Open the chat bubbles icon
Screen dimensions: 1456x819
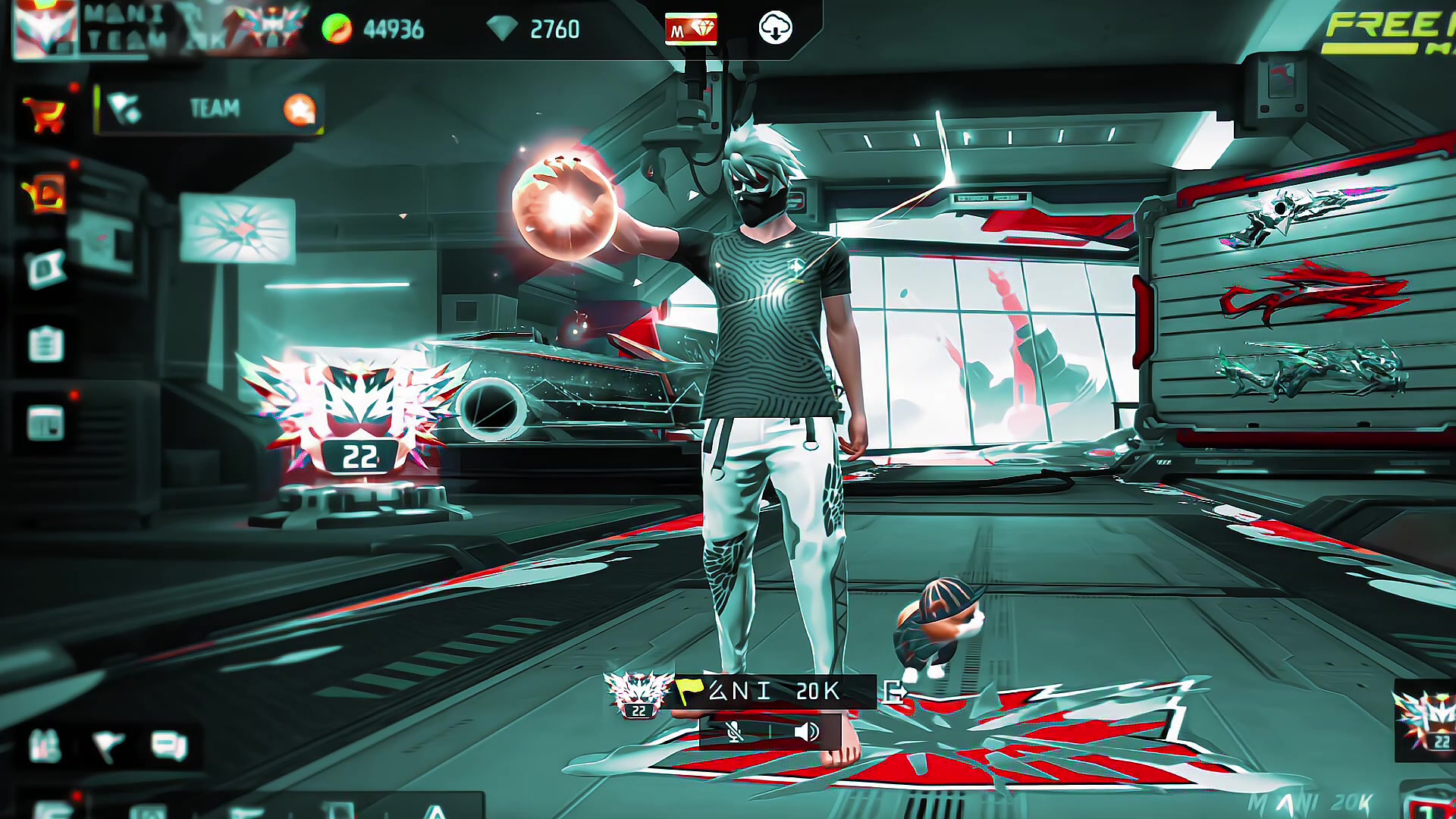pyautogui.click(x=168, y=746)
